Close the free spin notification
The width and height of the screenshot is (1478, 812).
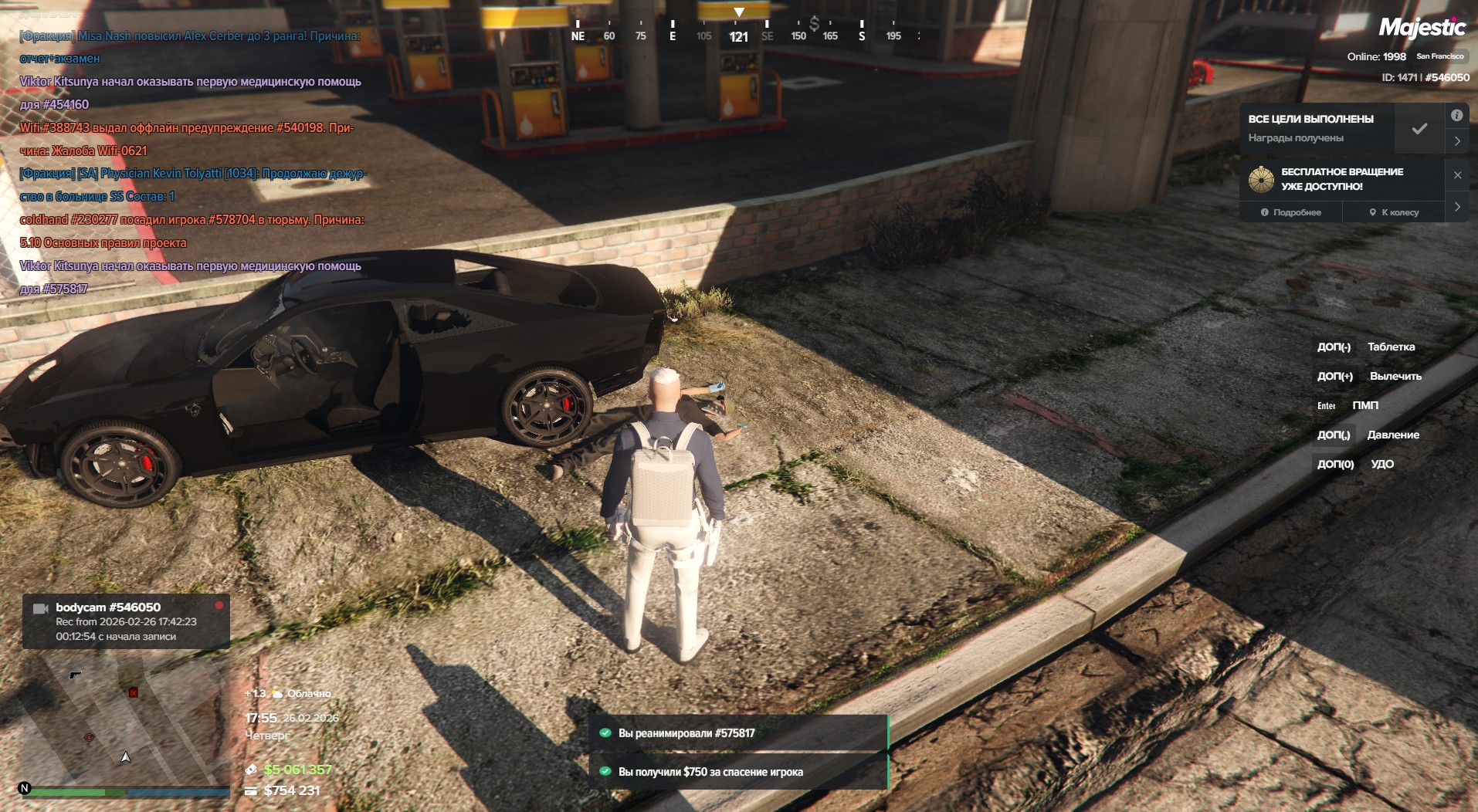pyautogui.click(x=1457, y=175)
